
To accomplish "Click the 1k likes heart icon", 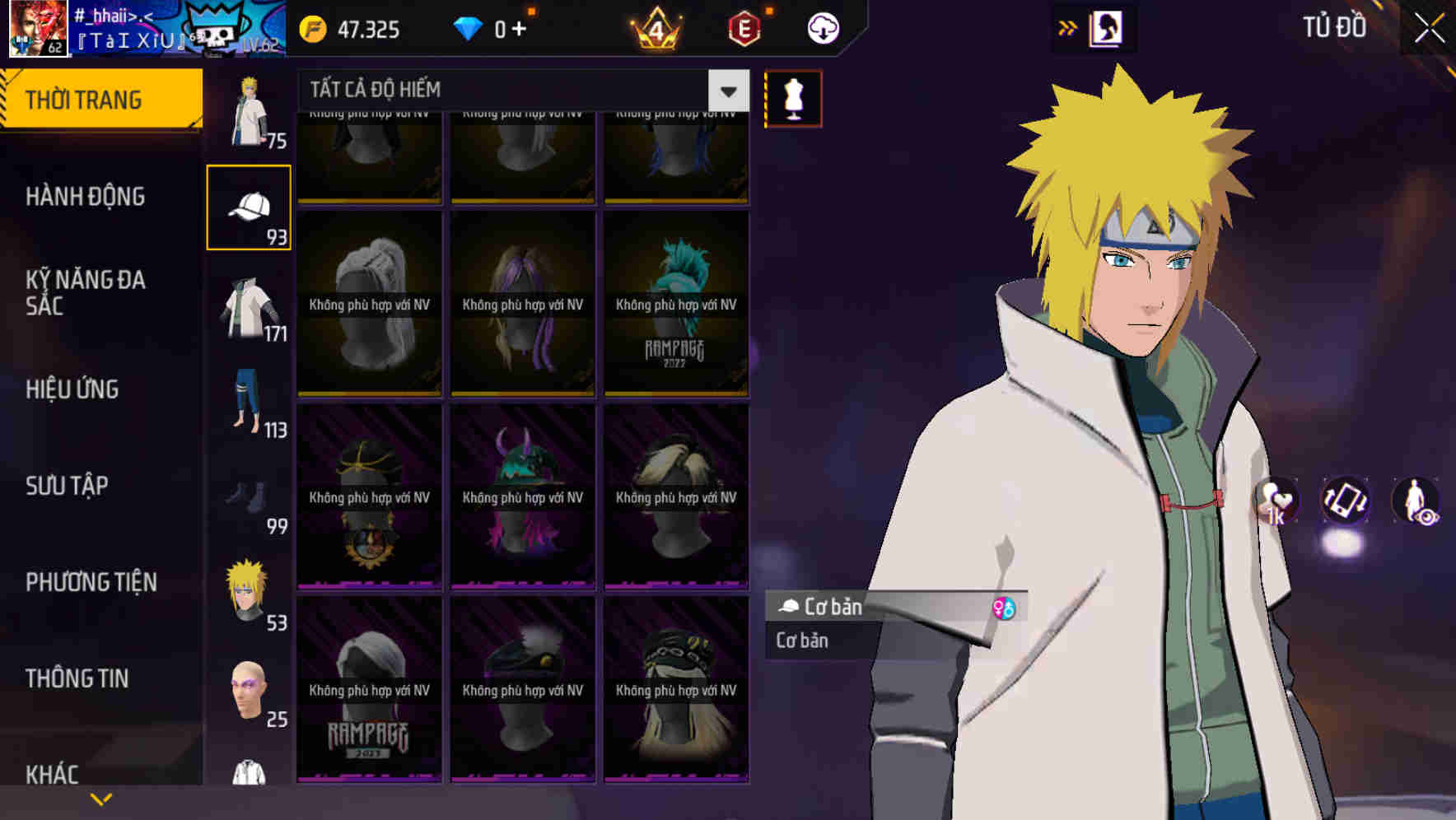I will click(x=1276, y=502).
